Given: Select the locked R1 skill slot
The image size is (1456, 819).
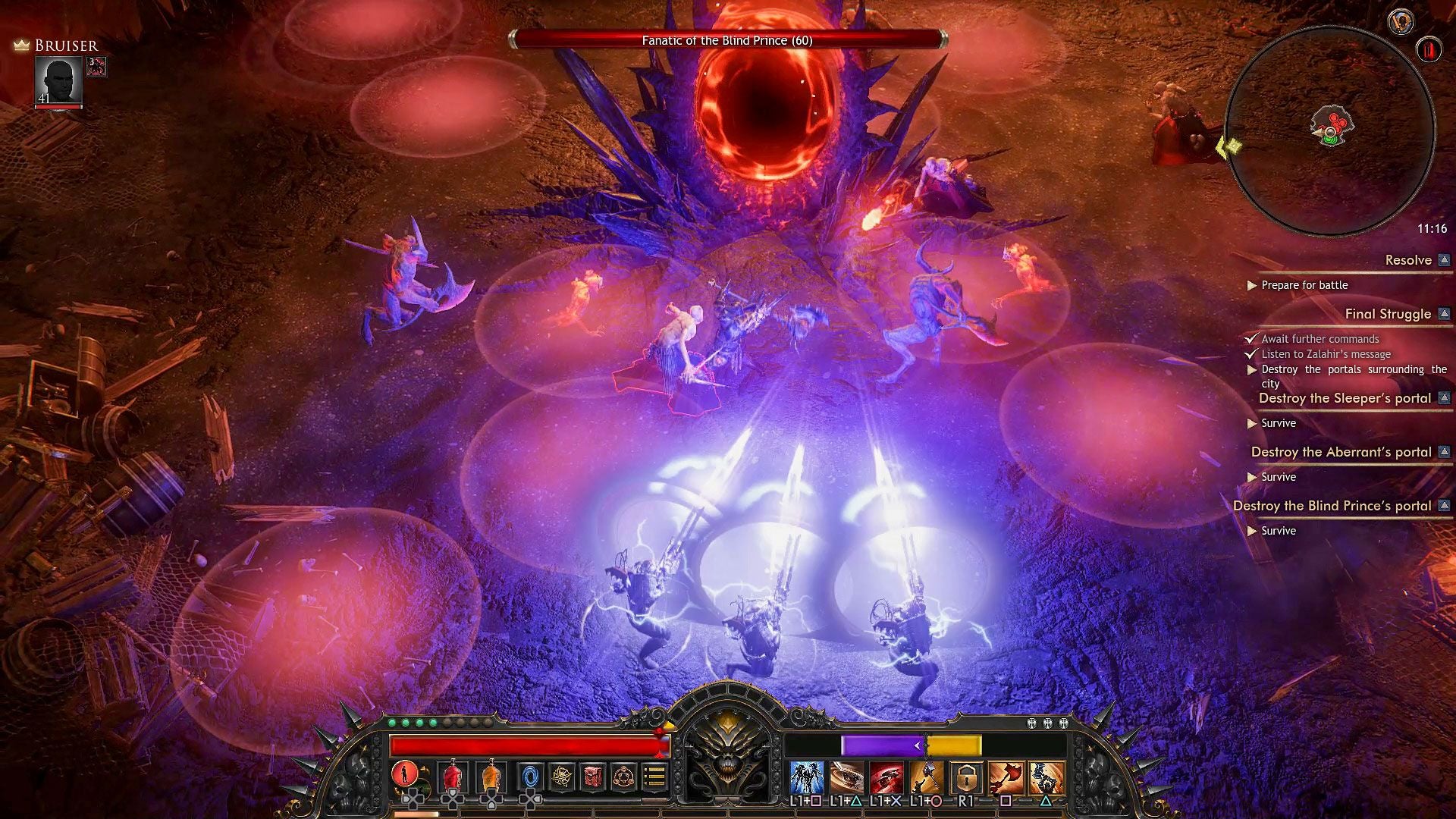Looking at the screenshot, I should tap(965, 778).
